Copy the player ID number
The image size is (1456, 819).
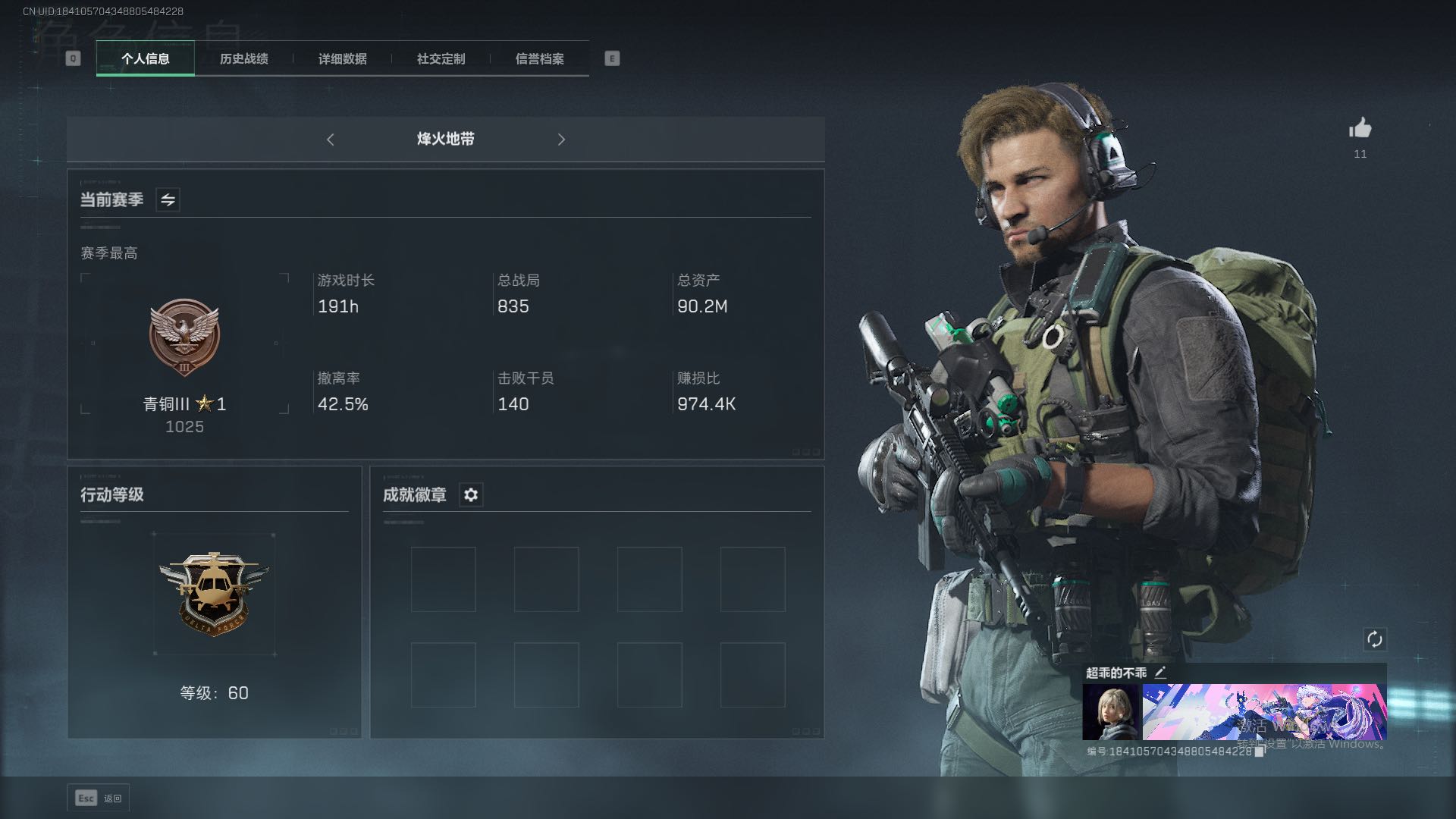[x=1259, y=752]
